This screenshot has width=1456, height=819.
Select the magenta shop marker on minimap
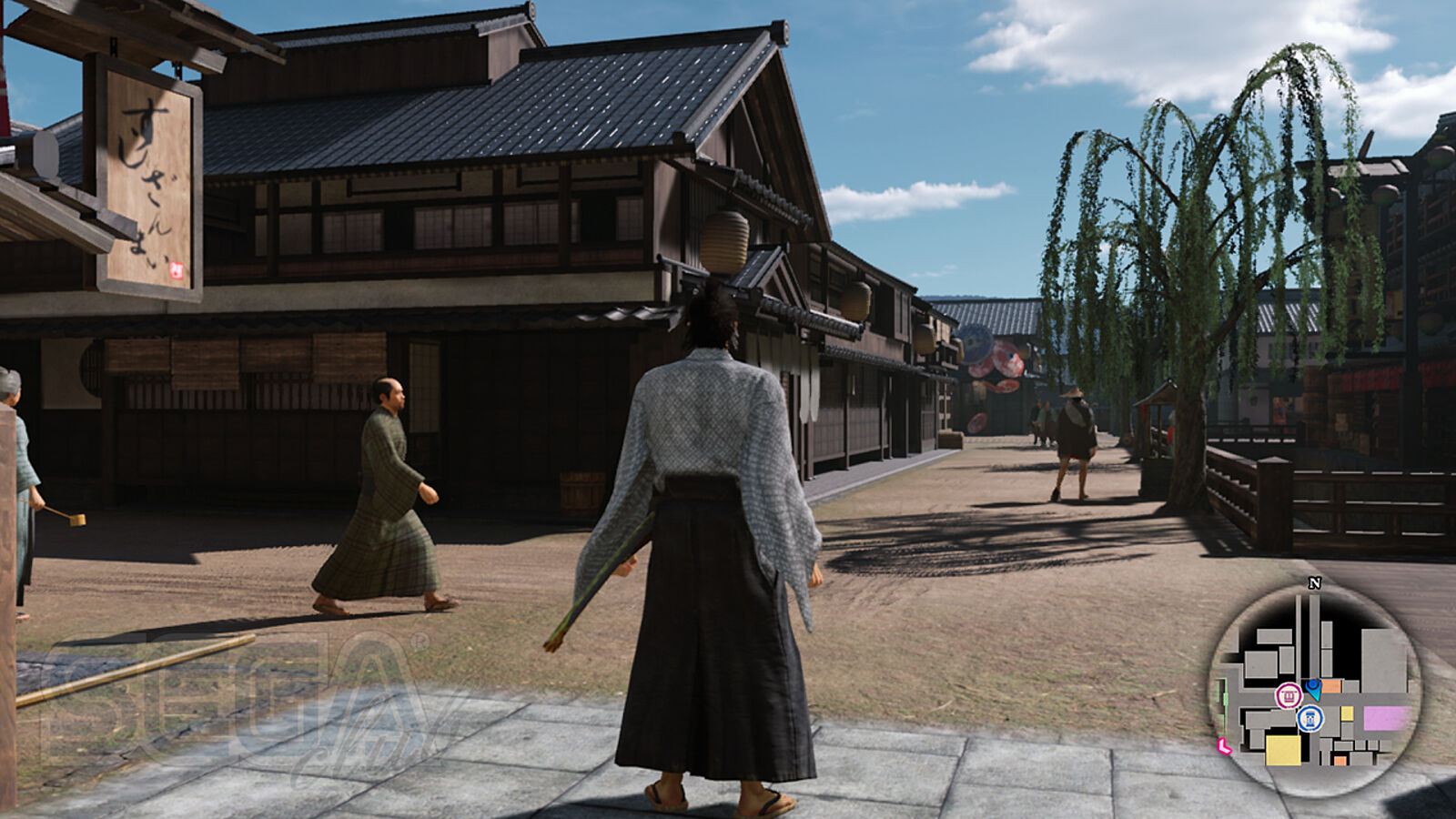(1288, 696)
